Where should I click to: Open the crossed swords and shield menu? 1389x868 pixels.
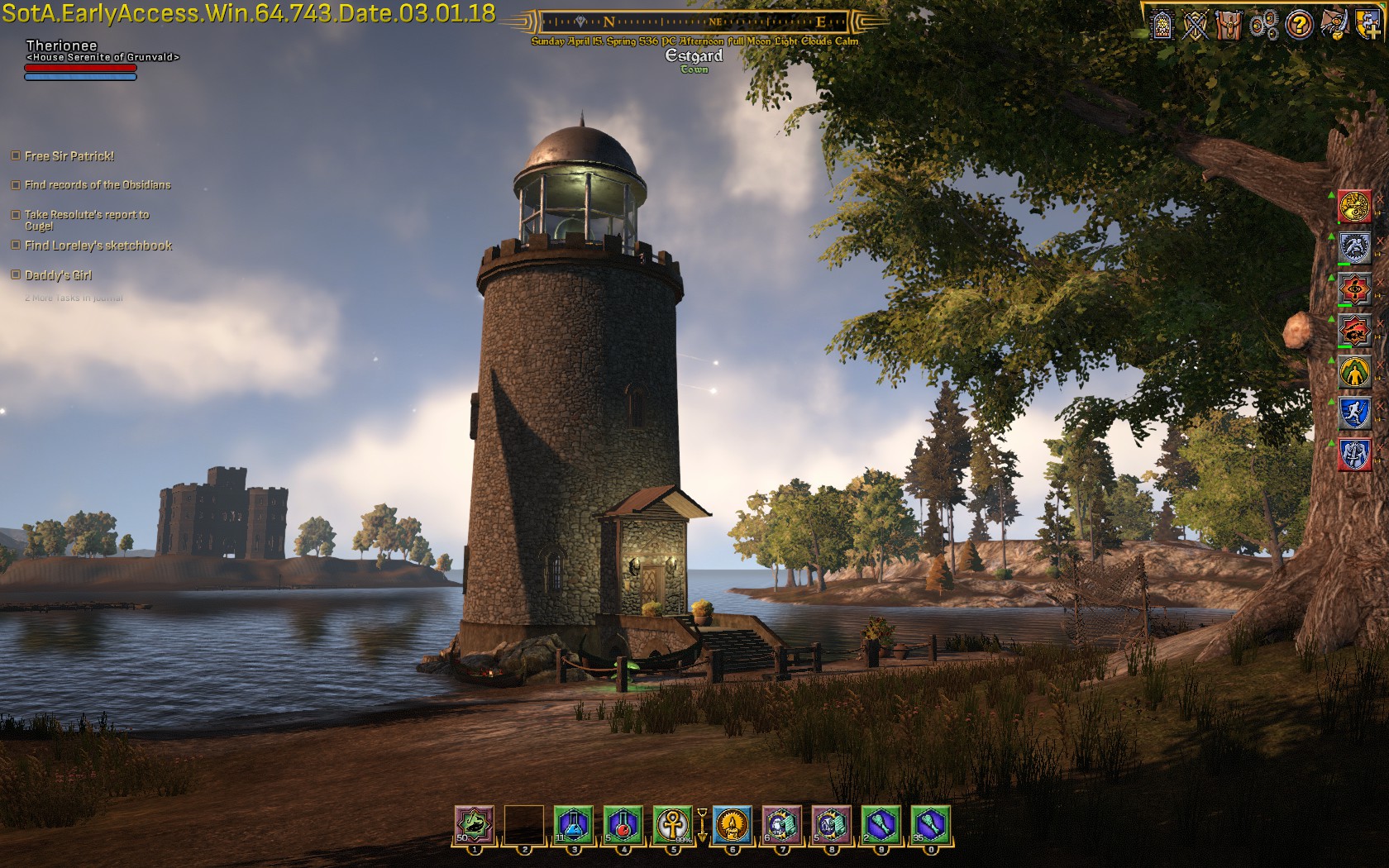click(1196, 25)
